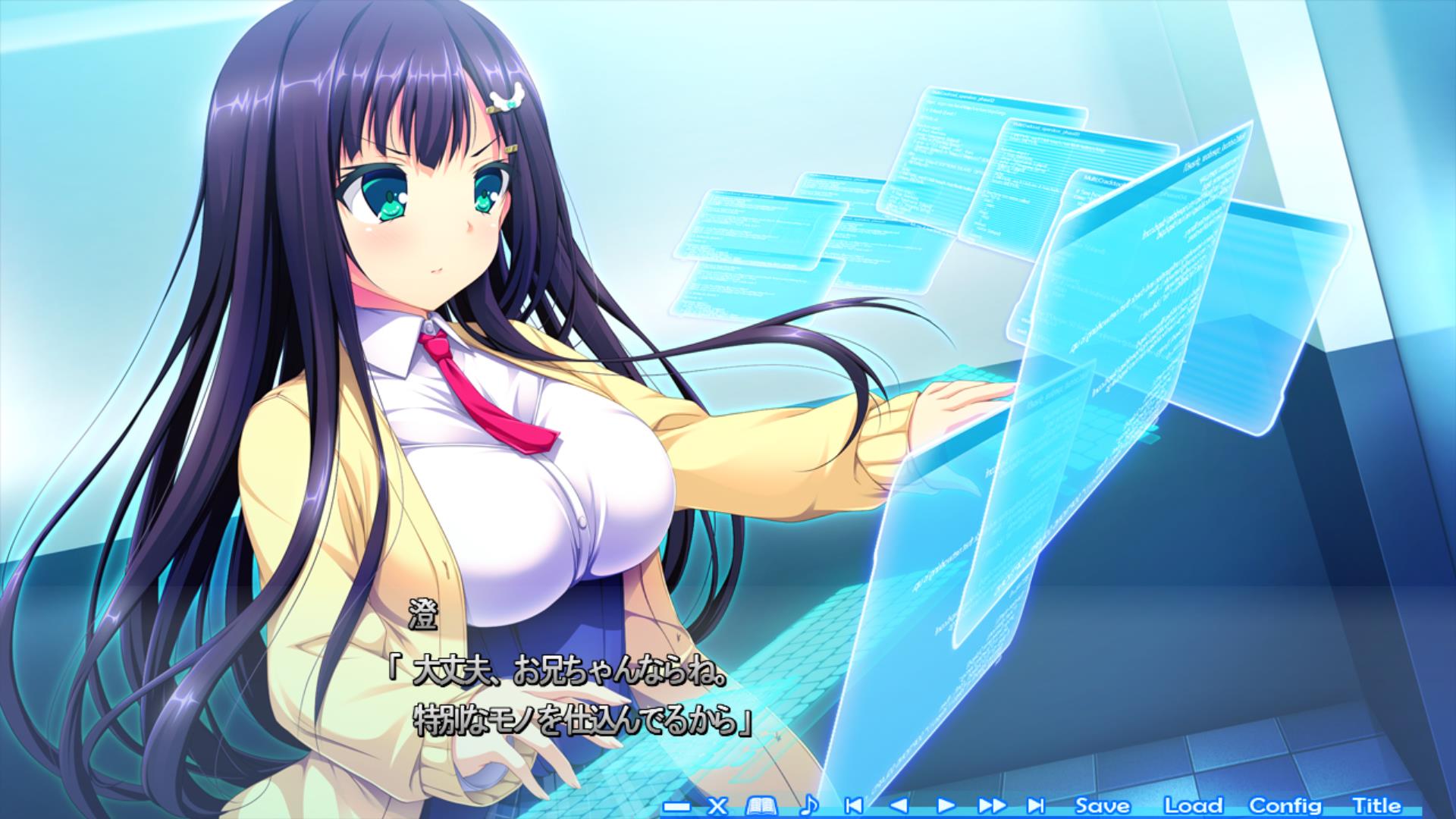Click the minimize dash icon in toolbar
Viewport: 1456px width, 819px height.
pos(676,806)
